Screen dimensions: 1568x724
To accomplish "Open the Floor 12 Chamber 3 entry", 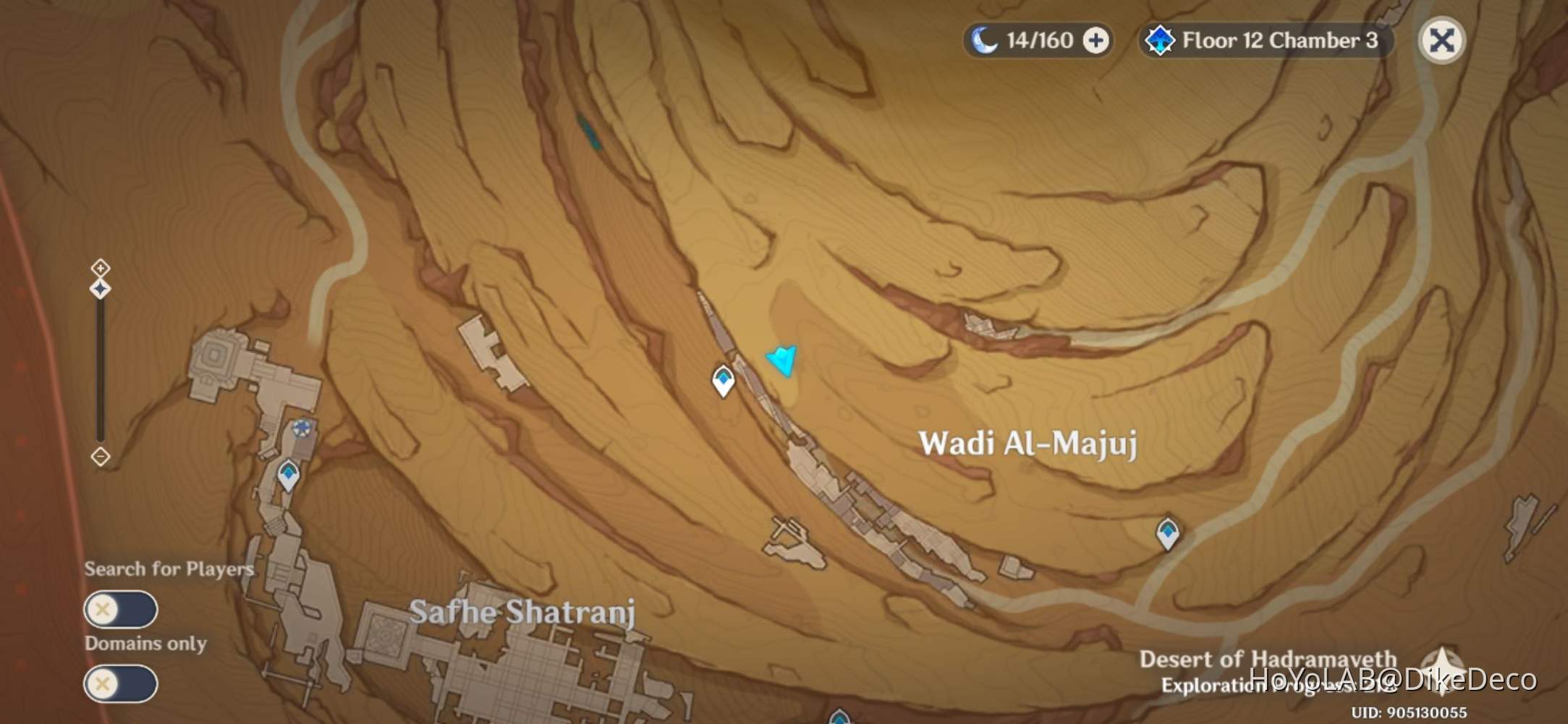I will (1282, 41).
